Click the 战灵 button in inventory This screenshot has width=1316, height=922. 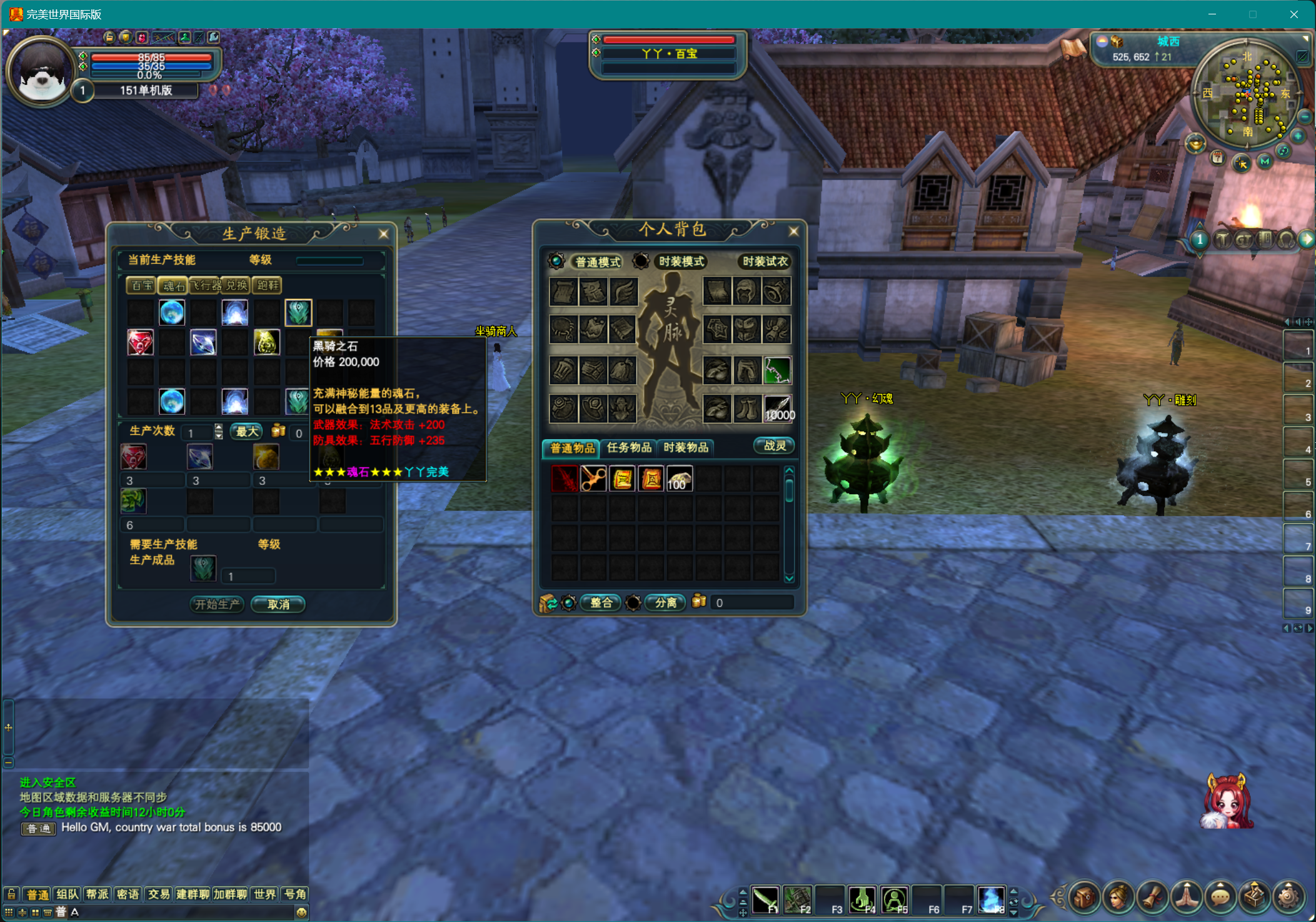774,446
